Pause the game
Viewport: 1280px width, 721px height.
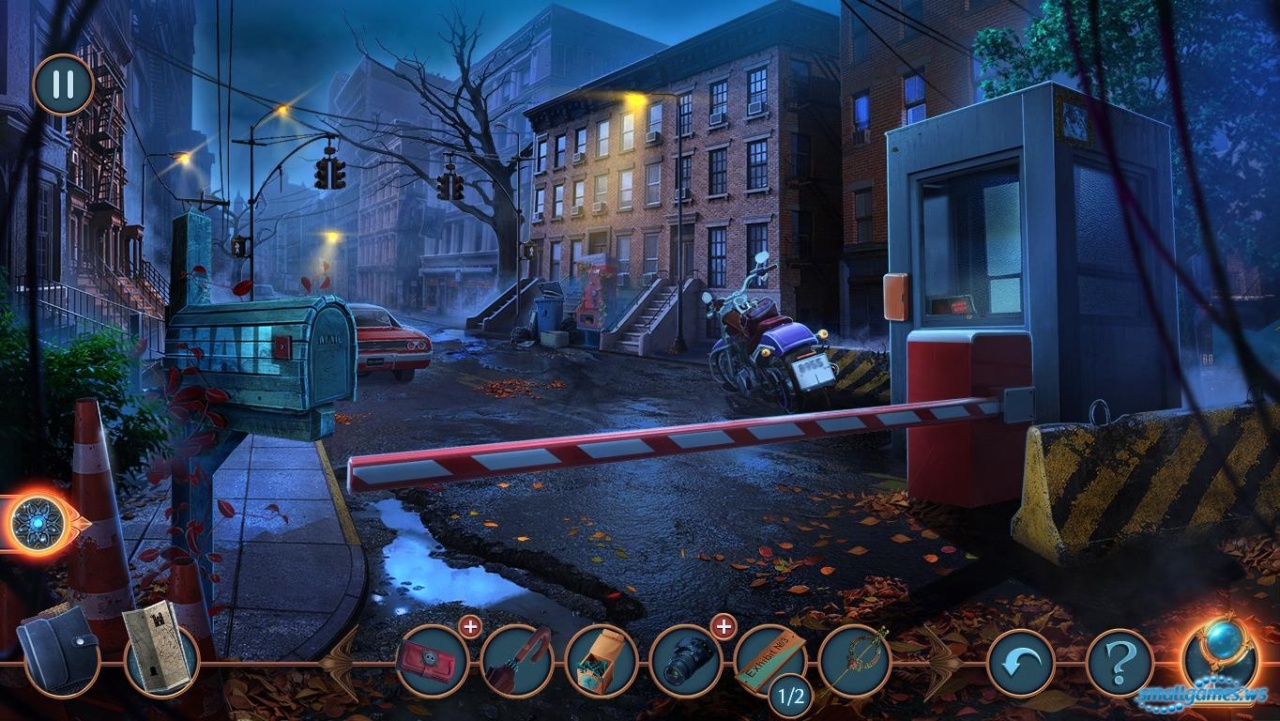pos(63,84)
